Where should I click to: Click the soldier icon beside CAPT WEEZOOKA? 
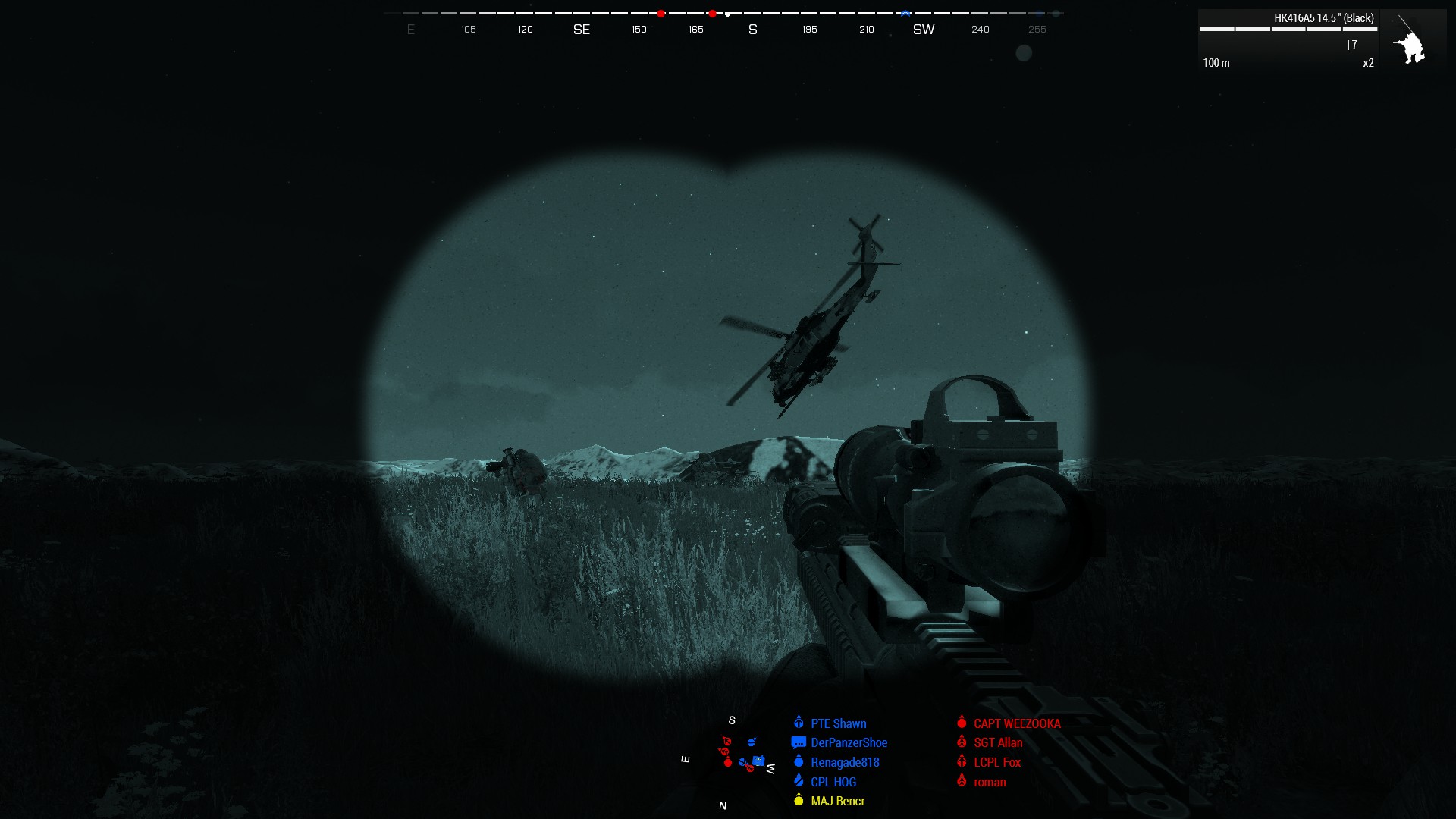point(962,723)
